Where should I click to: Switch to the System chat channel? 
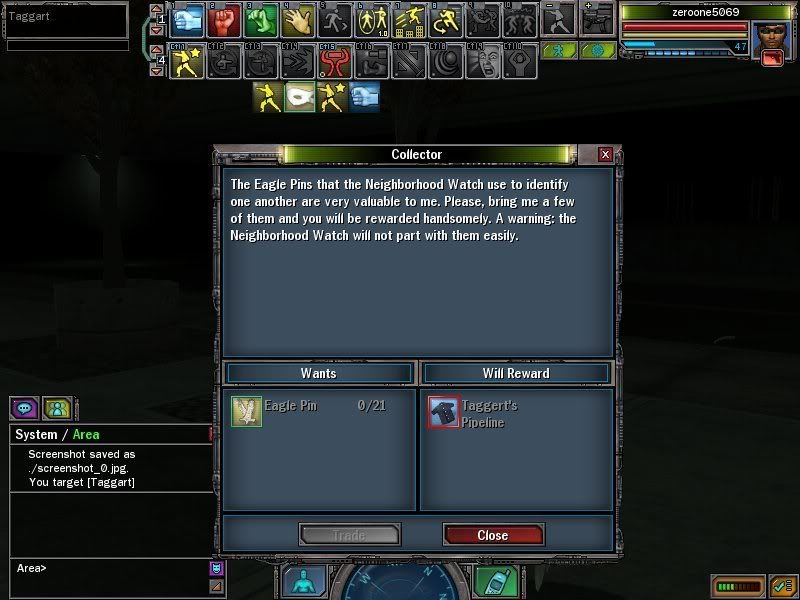(x=36, y=435)
